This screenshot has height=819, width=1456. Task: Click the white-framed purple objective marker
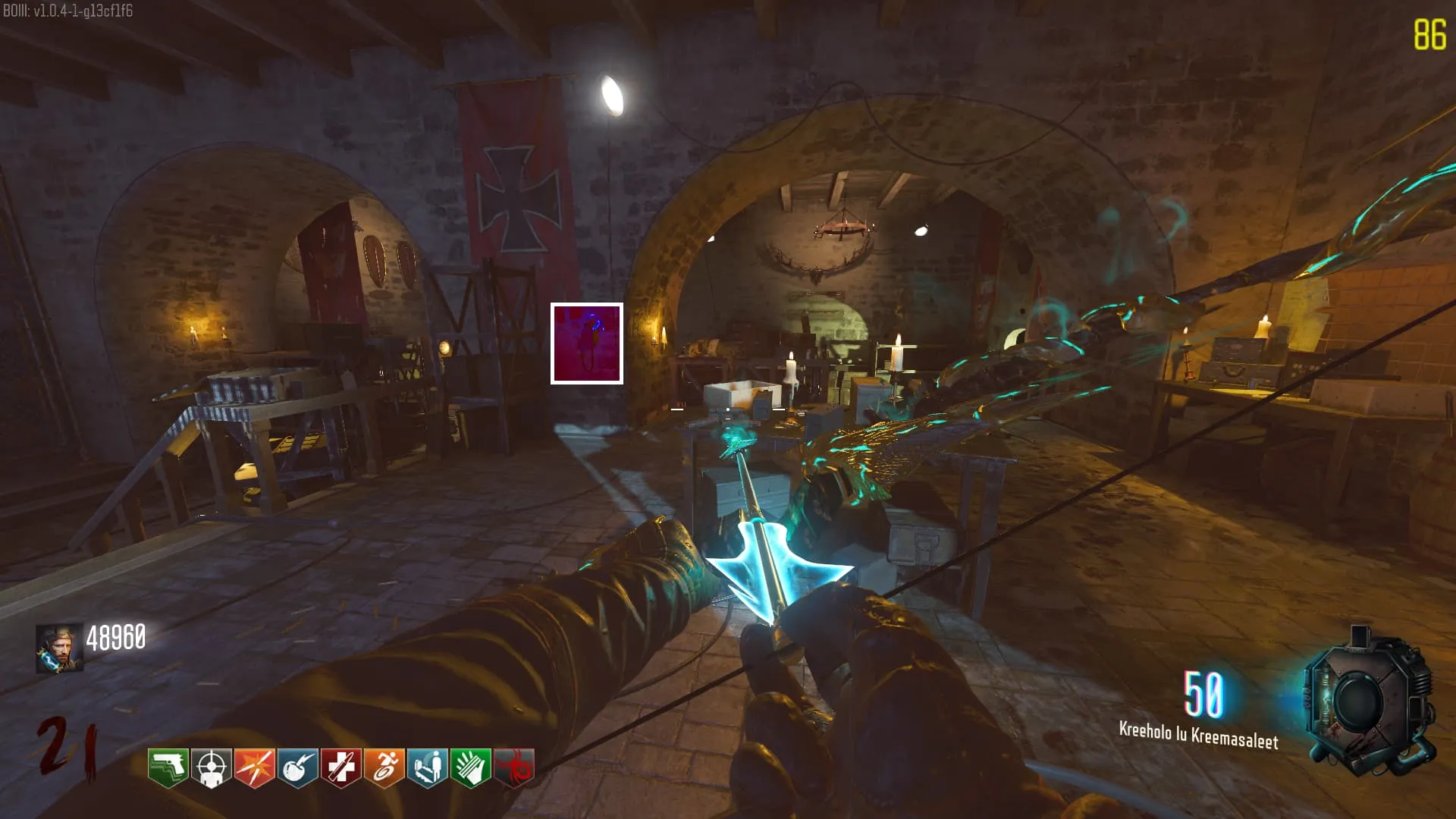[586, 344]
